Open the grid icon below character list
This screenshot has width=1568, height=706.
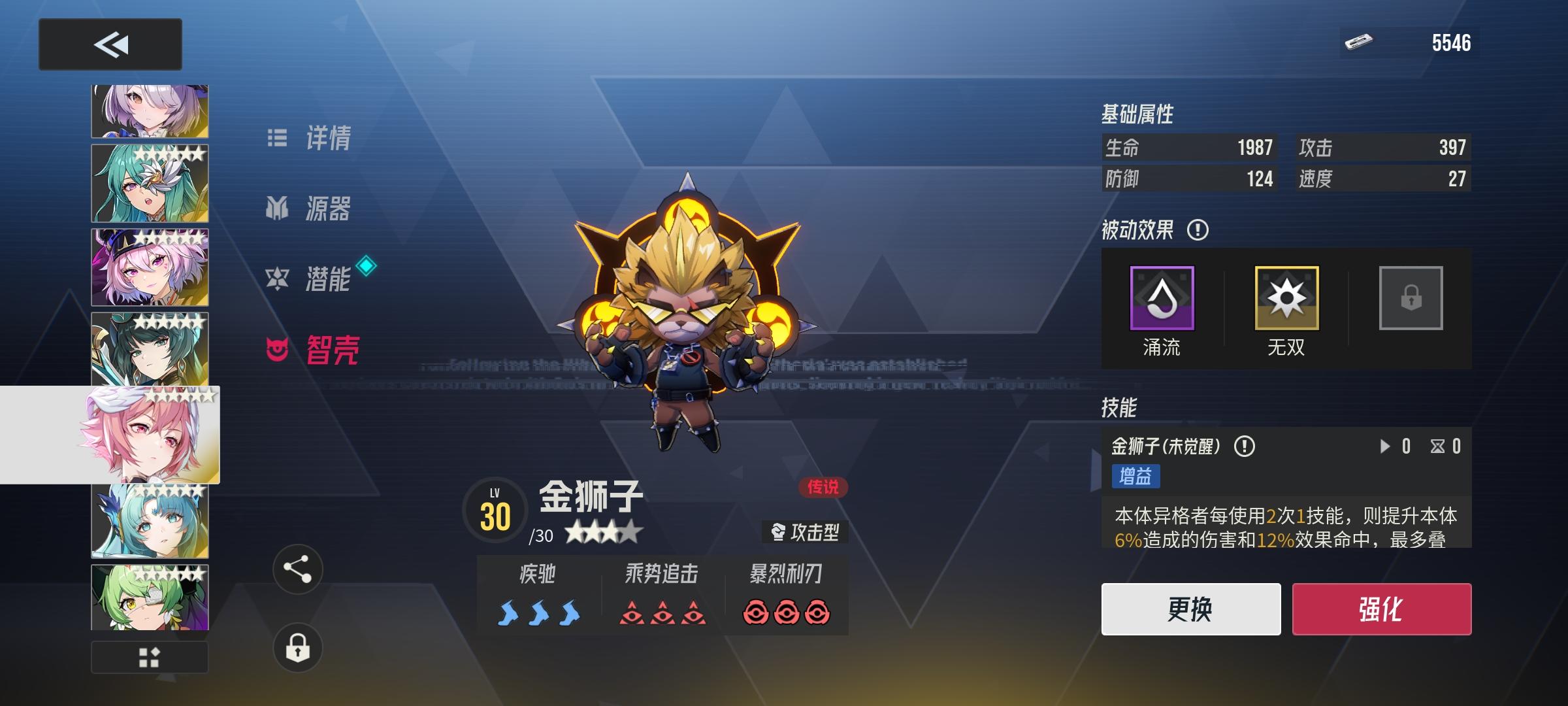pos(150,659)
